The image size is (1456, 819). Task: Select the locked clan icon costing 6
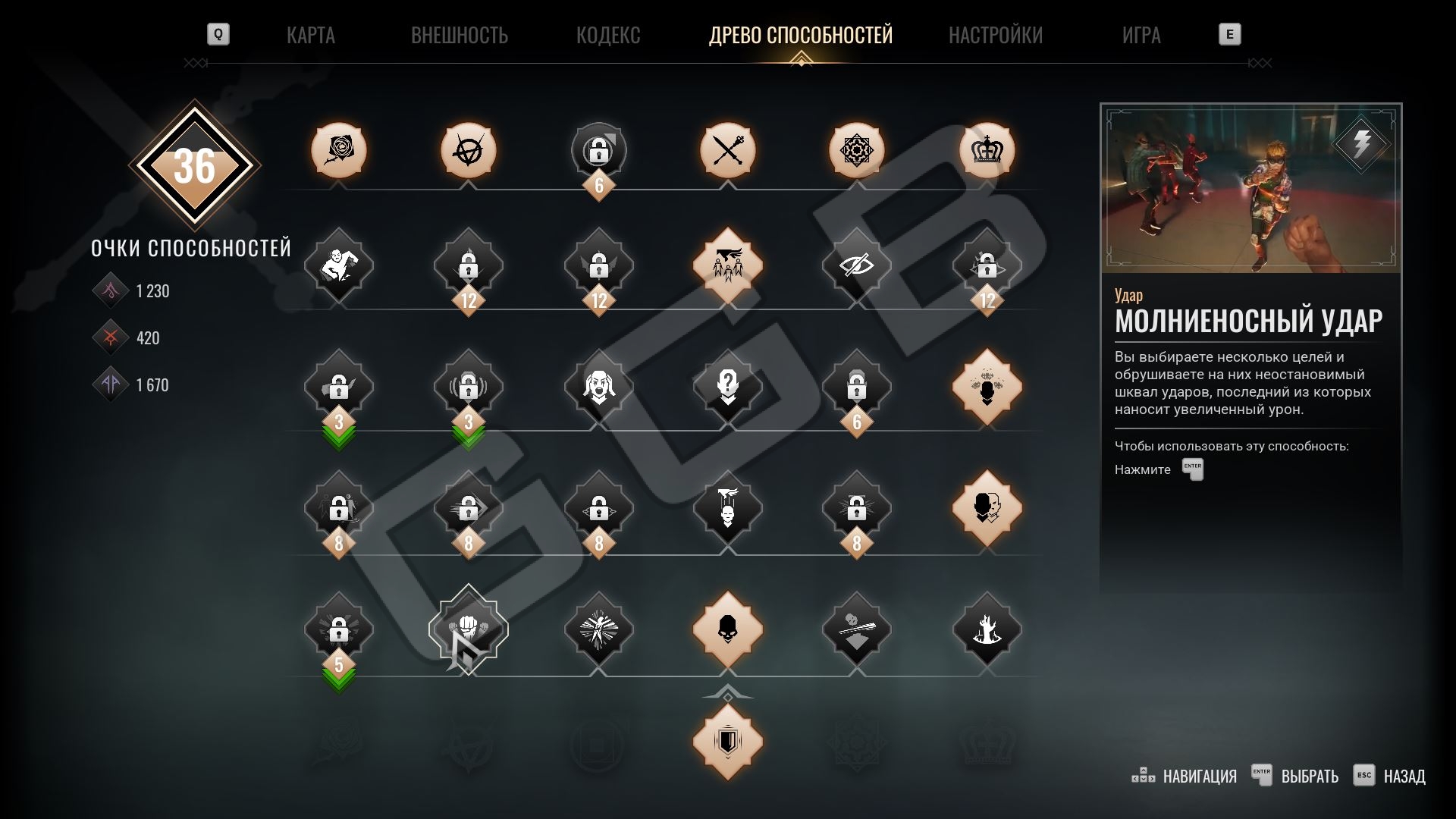(x=598, y=150)
